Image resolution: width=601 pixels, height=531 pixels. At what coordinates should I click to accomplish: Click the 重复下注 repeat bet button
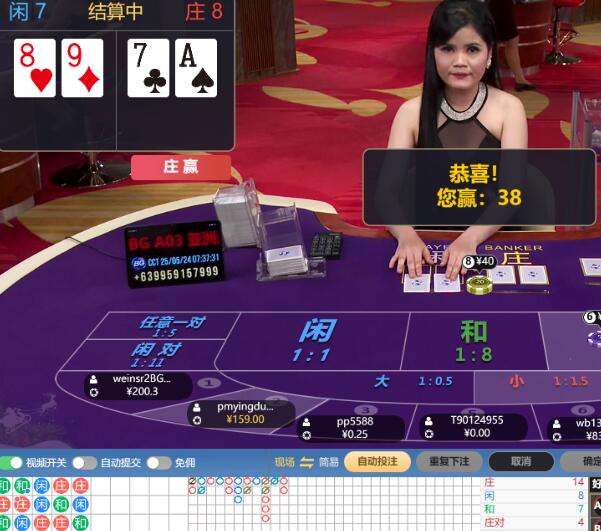coord(450,462)
